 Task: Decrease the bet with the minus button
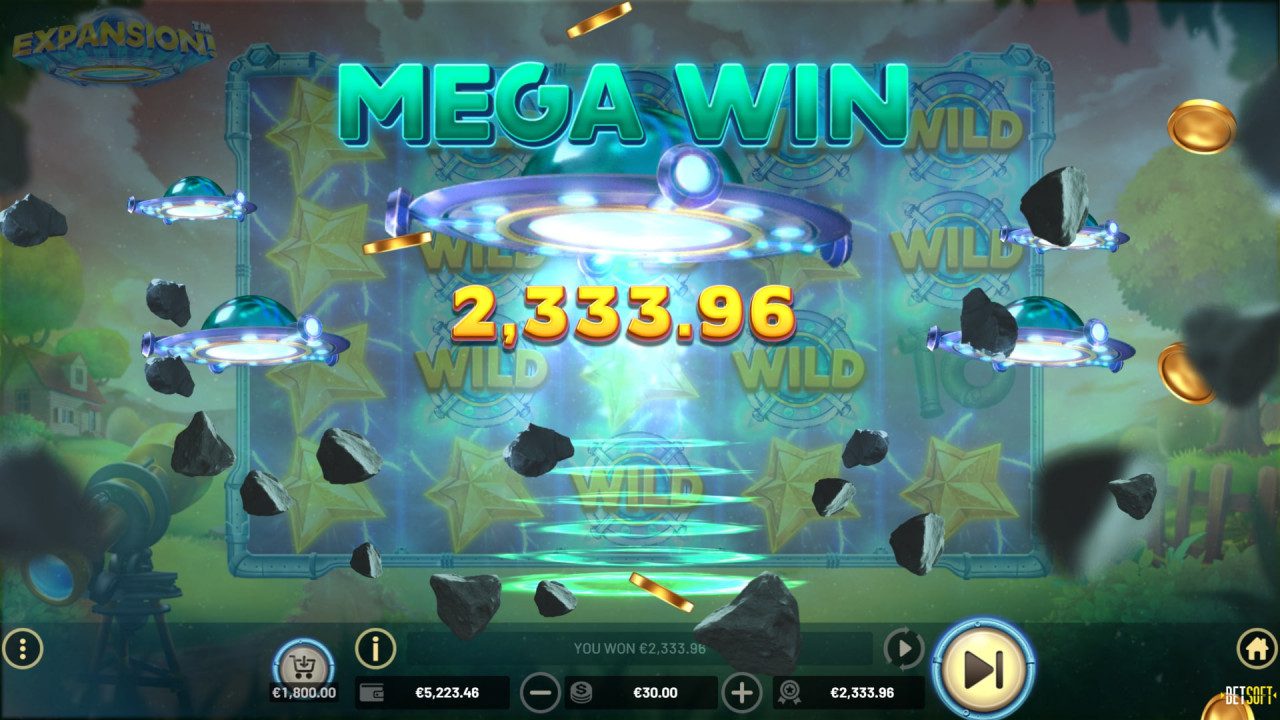pos(541,690)
